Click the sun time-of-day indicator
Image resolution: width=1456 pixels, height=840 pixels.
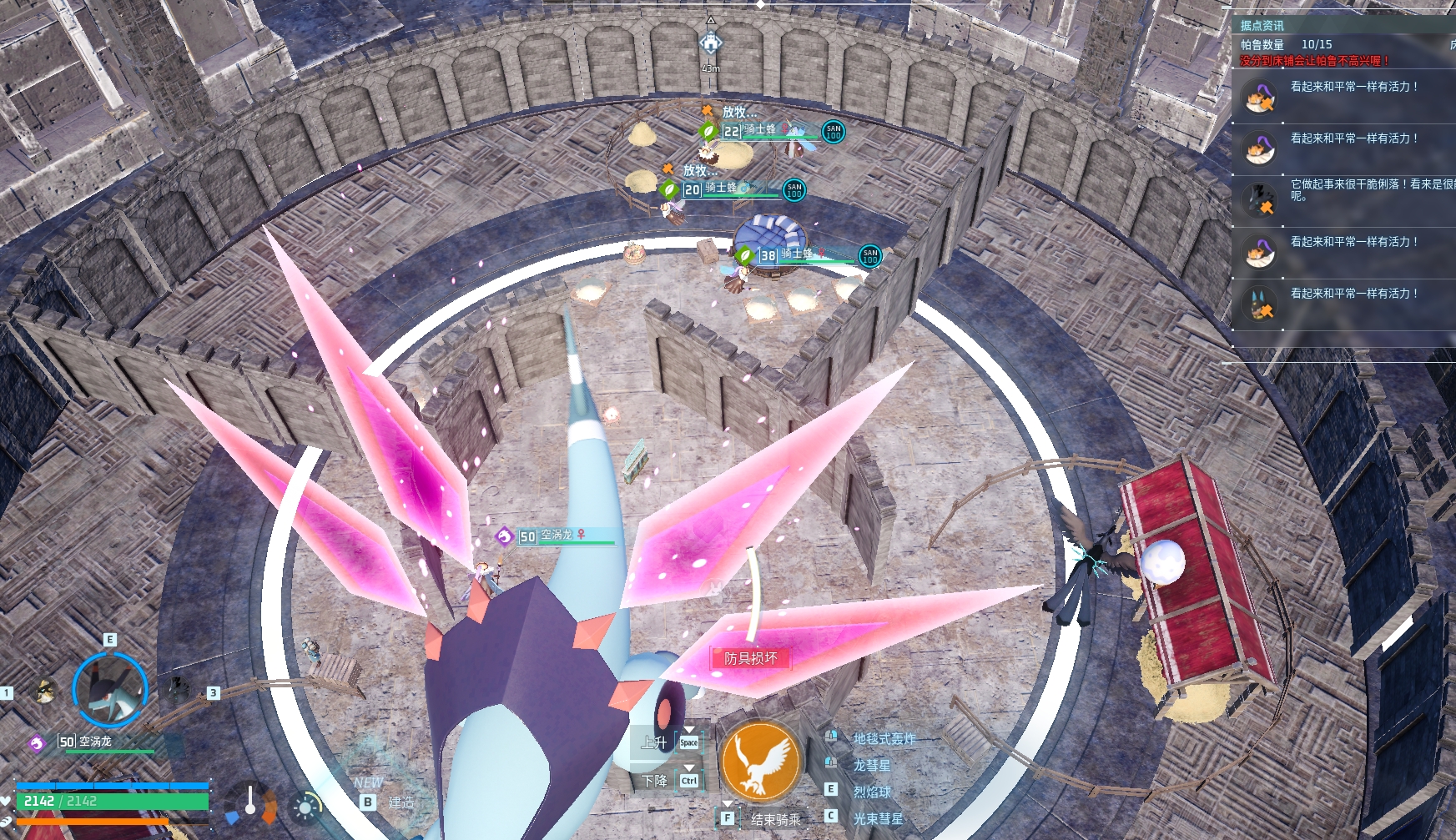(x=306, y=807)
